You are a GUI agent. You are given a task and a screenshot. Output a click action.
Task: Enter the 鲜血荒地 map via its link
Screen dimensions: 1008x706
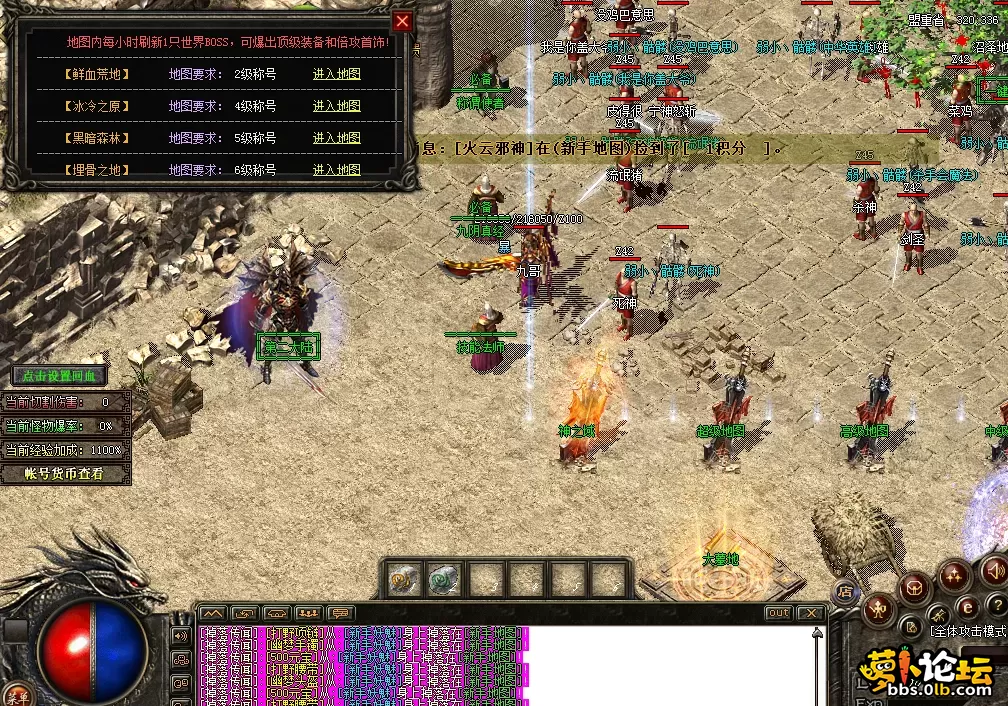[336, 74]
